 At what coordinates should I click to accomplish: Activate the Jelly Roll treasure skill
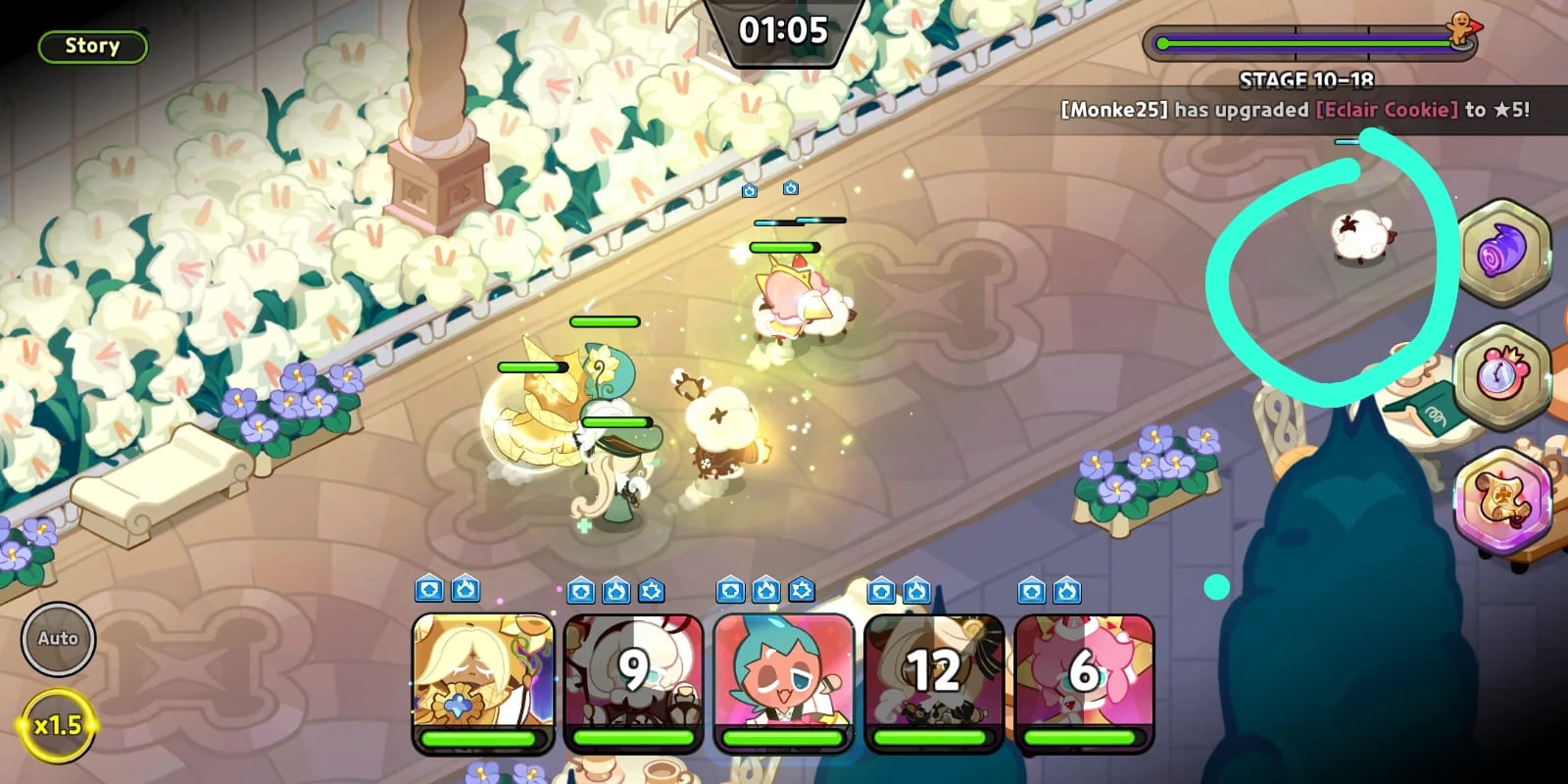pos(1498,255)
